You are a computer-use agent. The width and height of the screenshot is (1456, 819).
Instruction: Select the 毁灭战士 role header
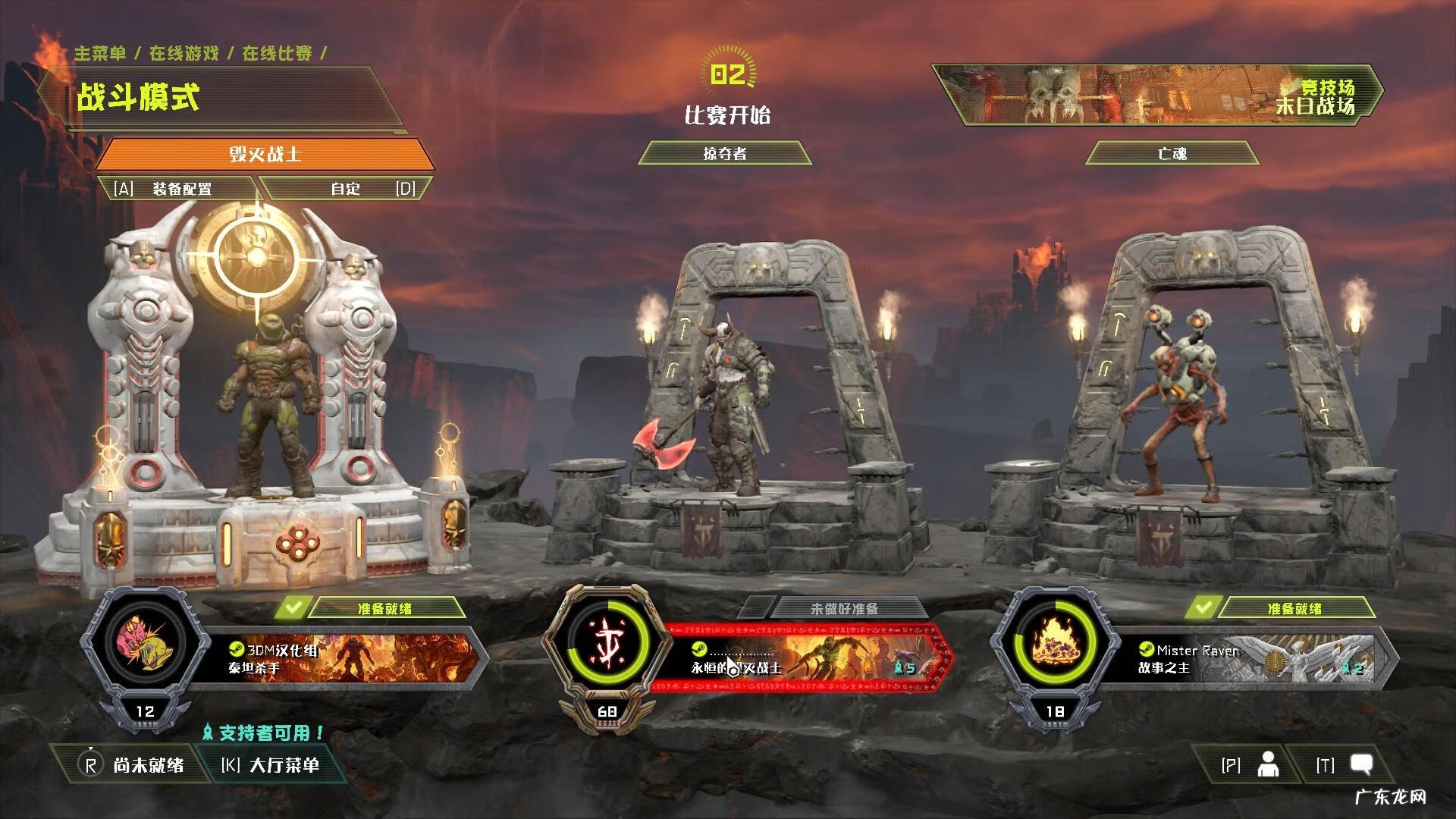coord(265,155)
